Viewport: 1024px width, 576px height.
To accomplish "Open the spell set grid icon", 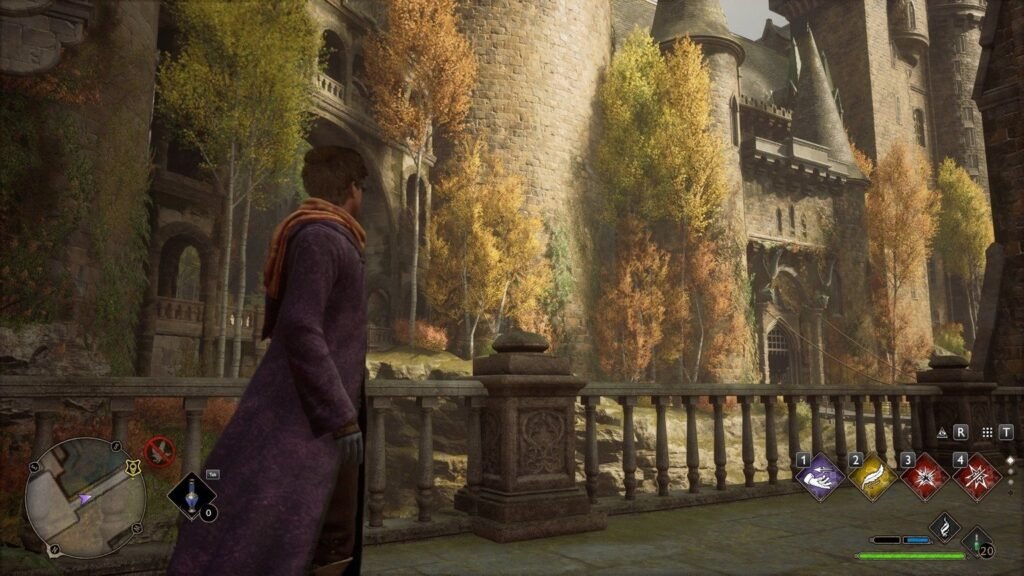I will click(987, 433).
